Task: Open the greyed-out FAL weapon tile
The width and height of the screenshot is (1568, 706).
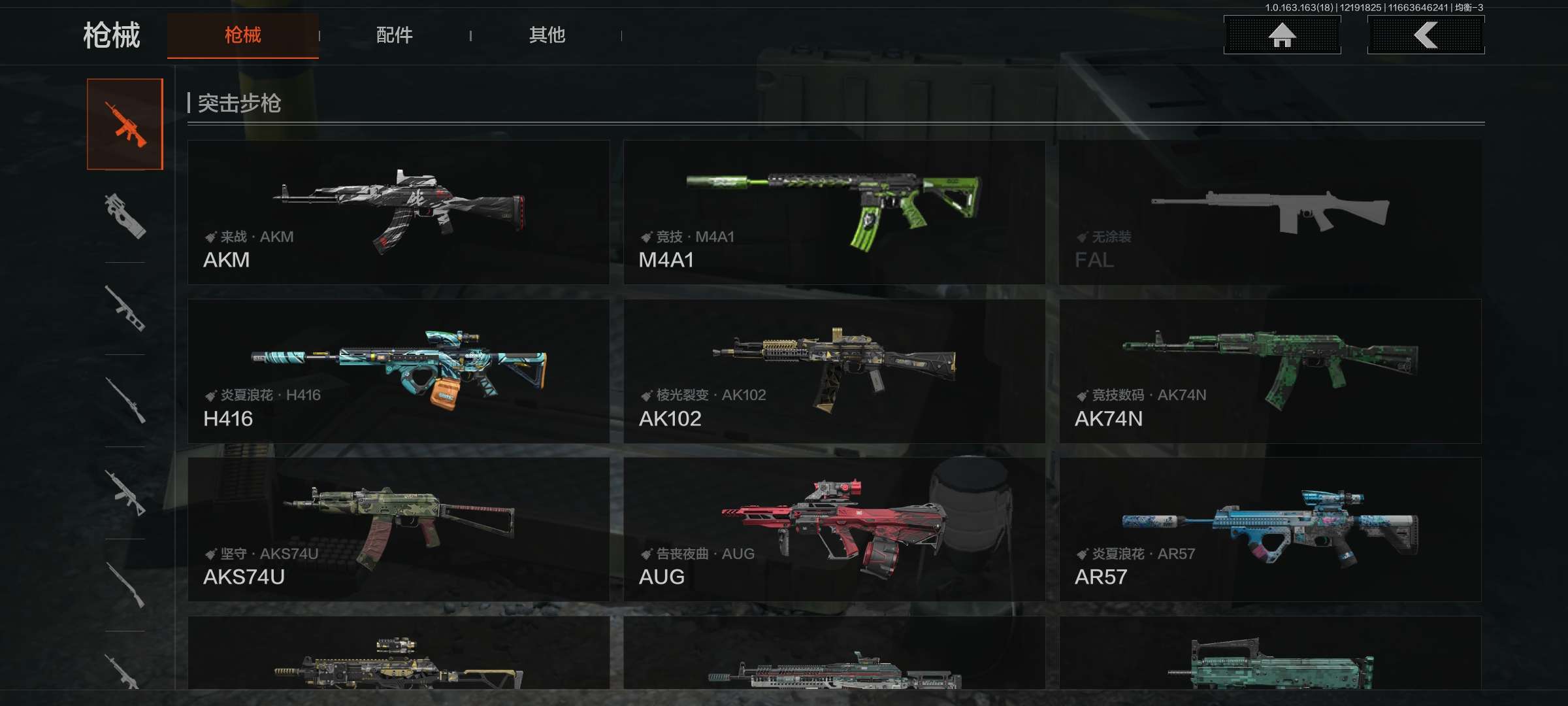Action: (x=1269, y=212)
